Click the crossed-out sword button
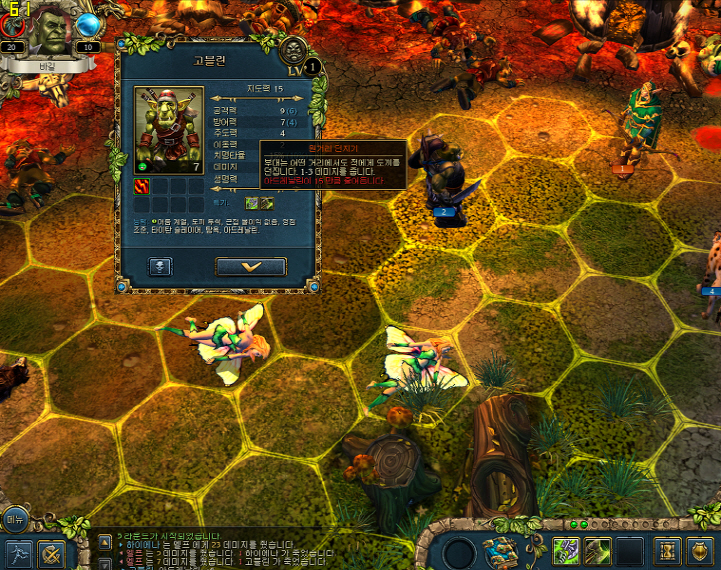This screenshot has height=570, width=721. pos(52,553)
